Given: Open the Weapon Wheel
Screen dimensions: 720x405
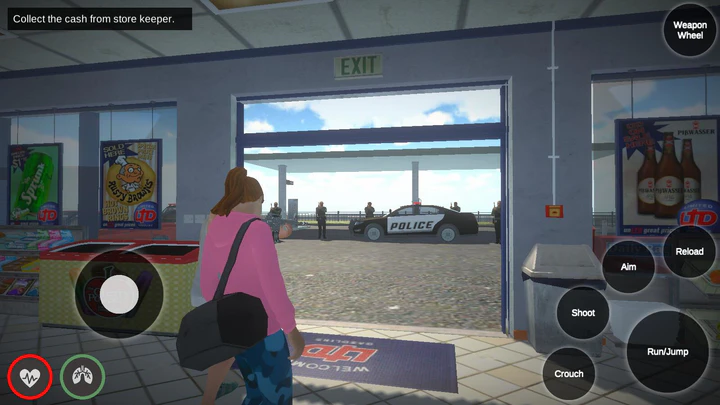Looking at the screenshot, I should point(690,30).
